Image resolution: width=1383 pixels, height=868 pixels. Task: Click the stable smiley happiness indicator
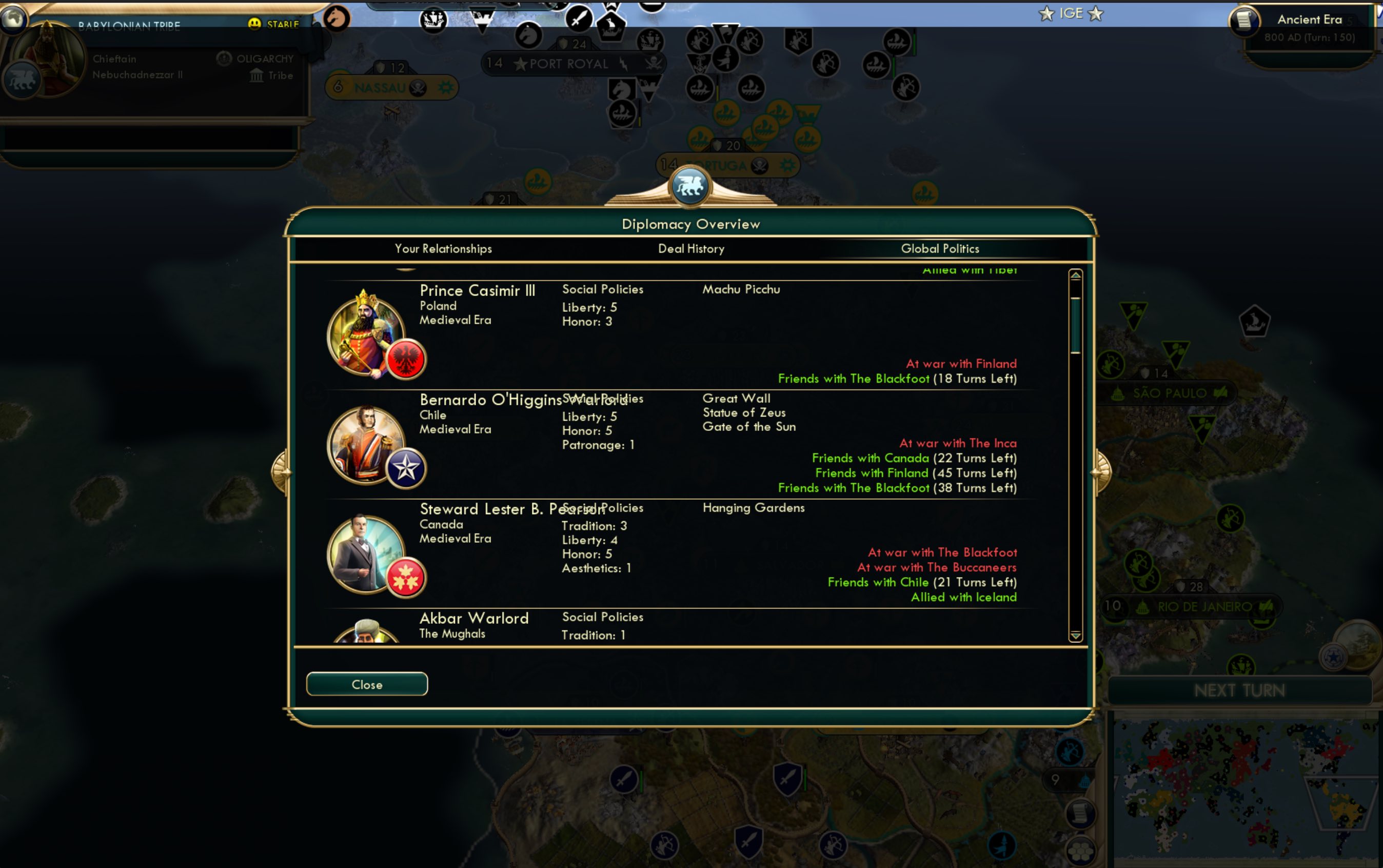pyautogui.click(x=254, y=23)
